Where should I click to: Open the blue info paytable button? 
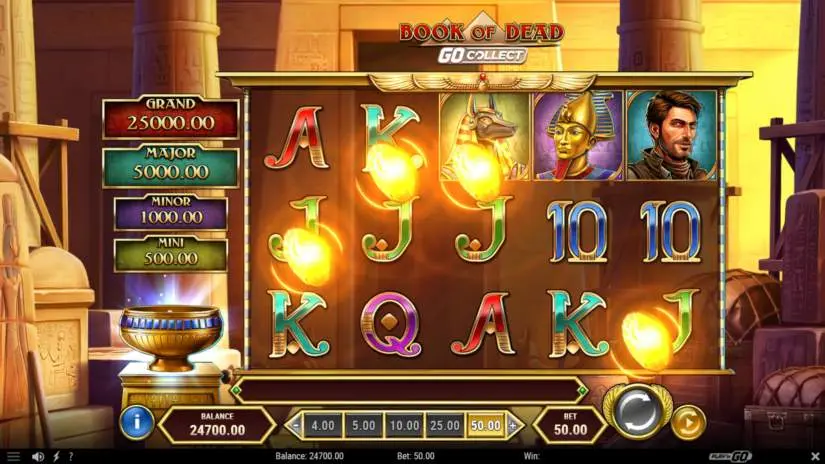click(137, 423)
